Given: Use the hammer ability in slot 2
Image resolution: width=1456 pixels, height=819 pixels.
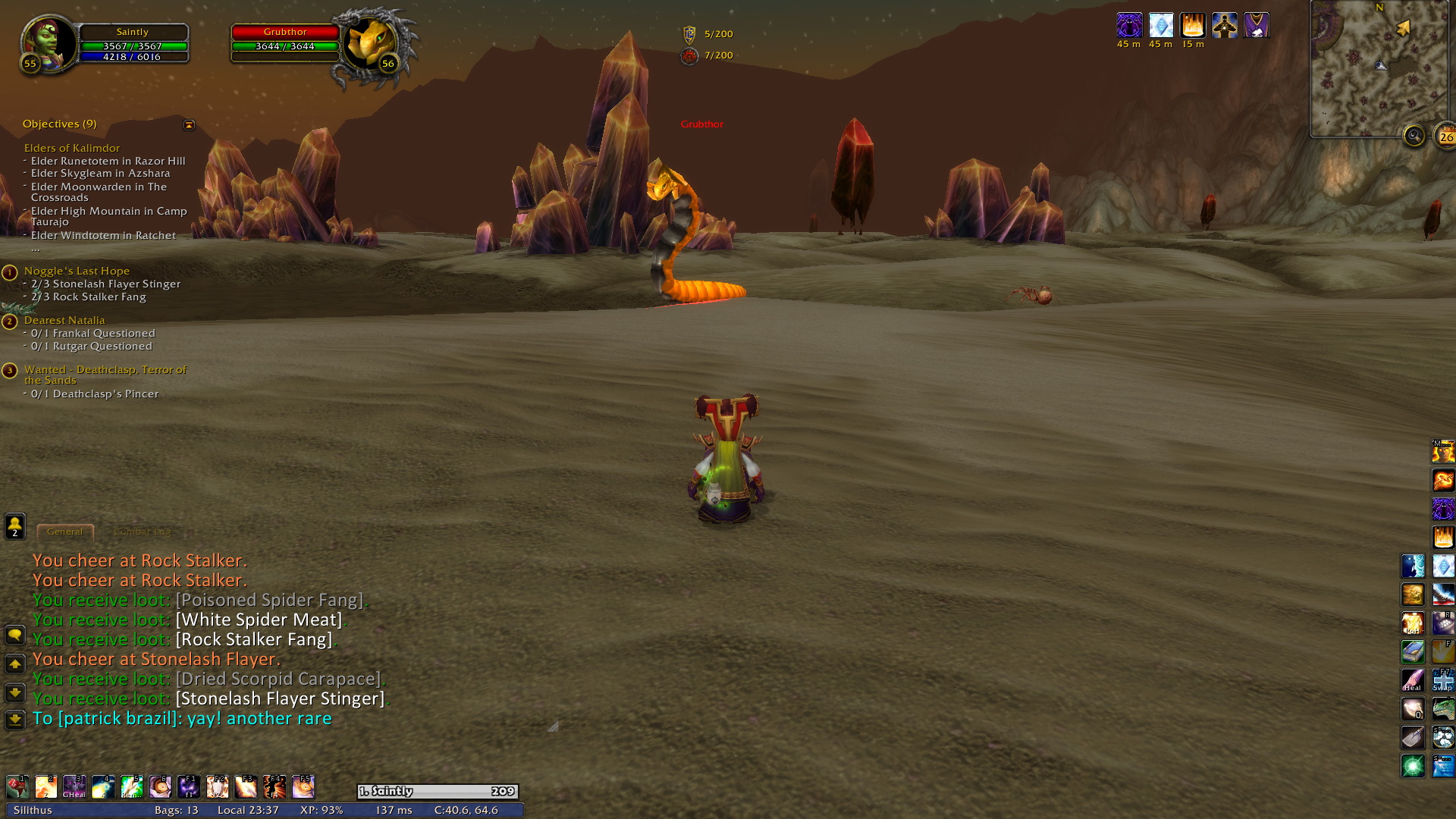Looking at the screenshot, I should coord(45,787).
